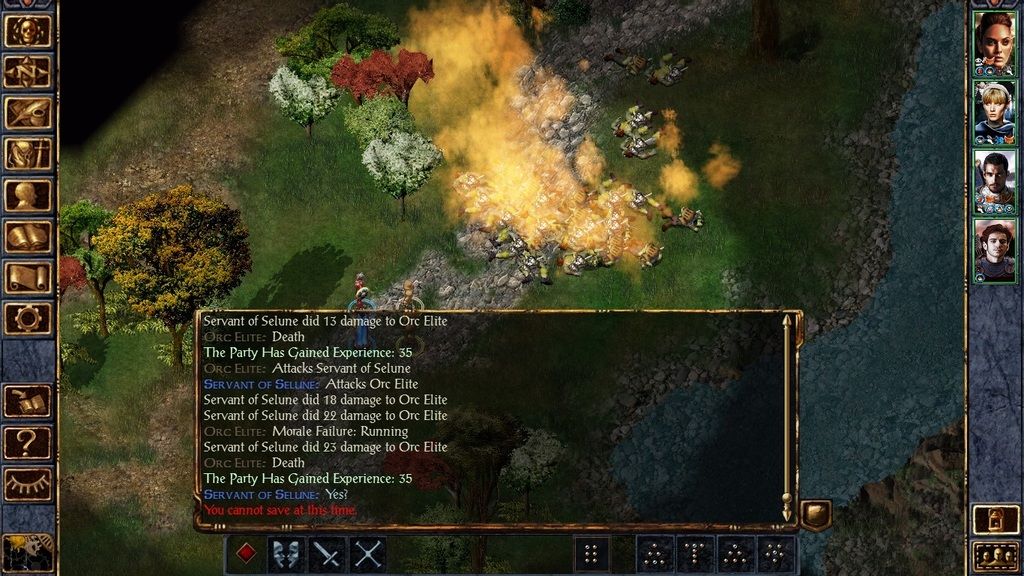The image size is (1024, 576).
Task: Open the character record head icon
Action: pyautogui.click(x=28, y=195)
